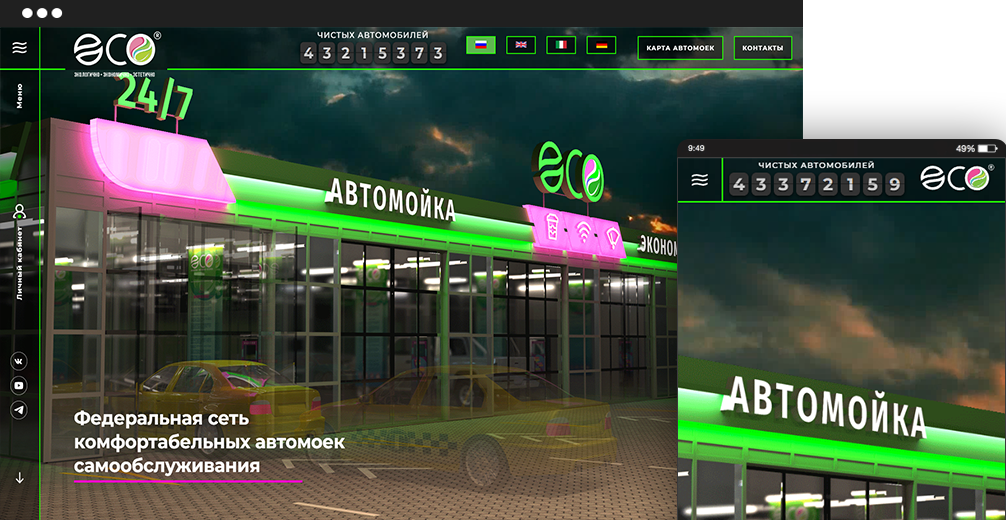Click the Telegram icon in the sidebar

coord(19,410)
